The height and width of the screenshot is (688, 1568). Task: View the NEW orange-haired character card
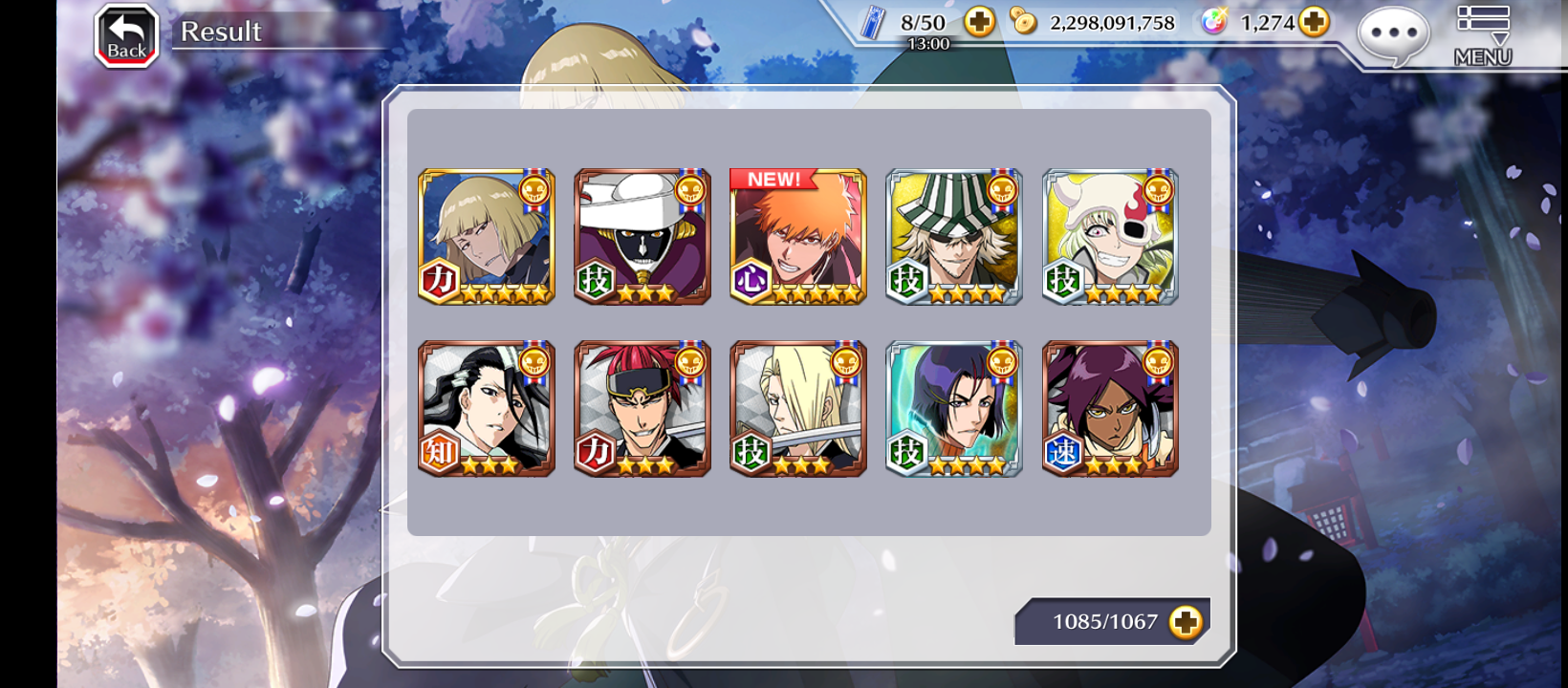click(x=798, y=237)
